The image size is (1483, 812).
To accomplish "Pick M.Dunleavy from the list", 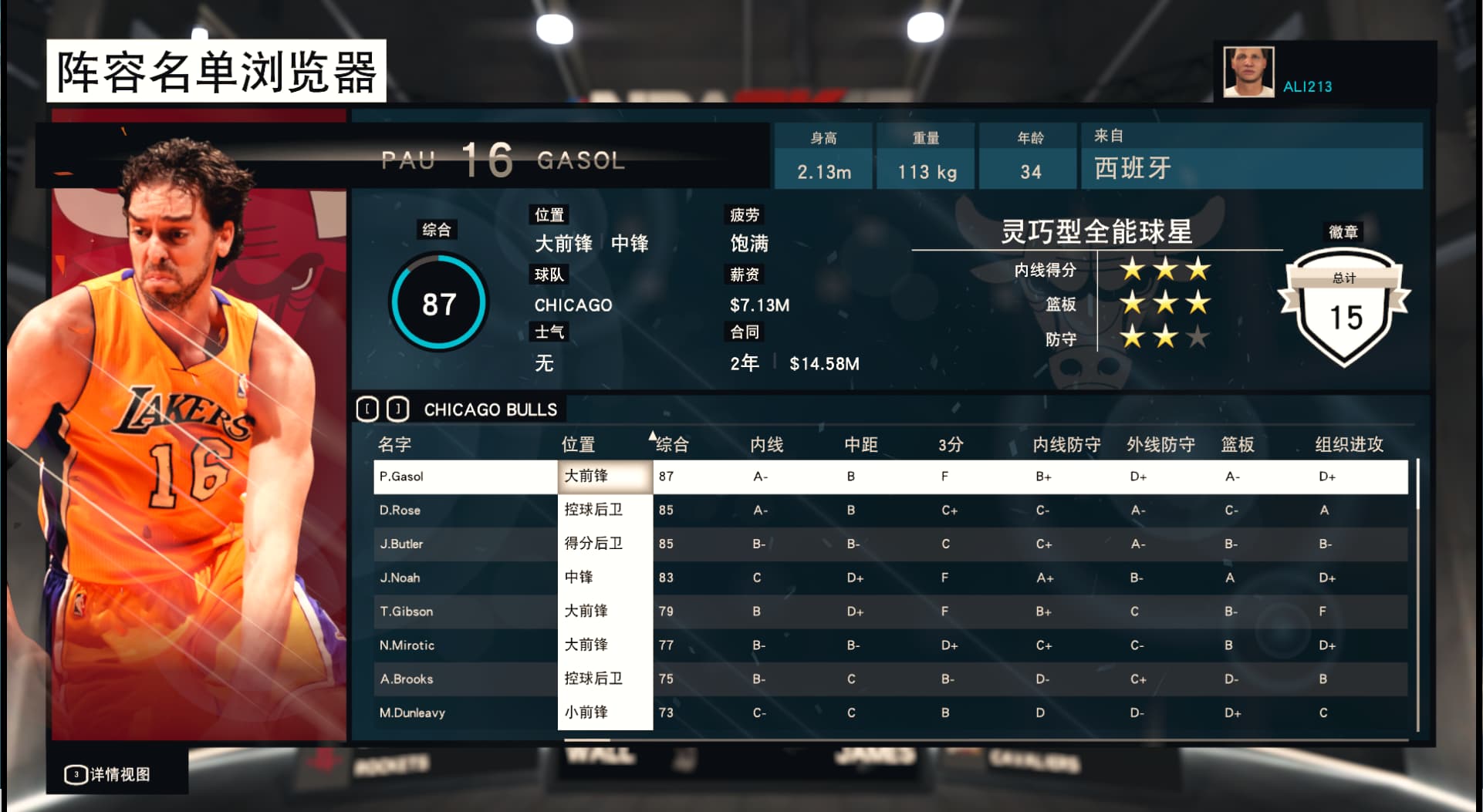I will pyautogui.click(x=412, y=713).
